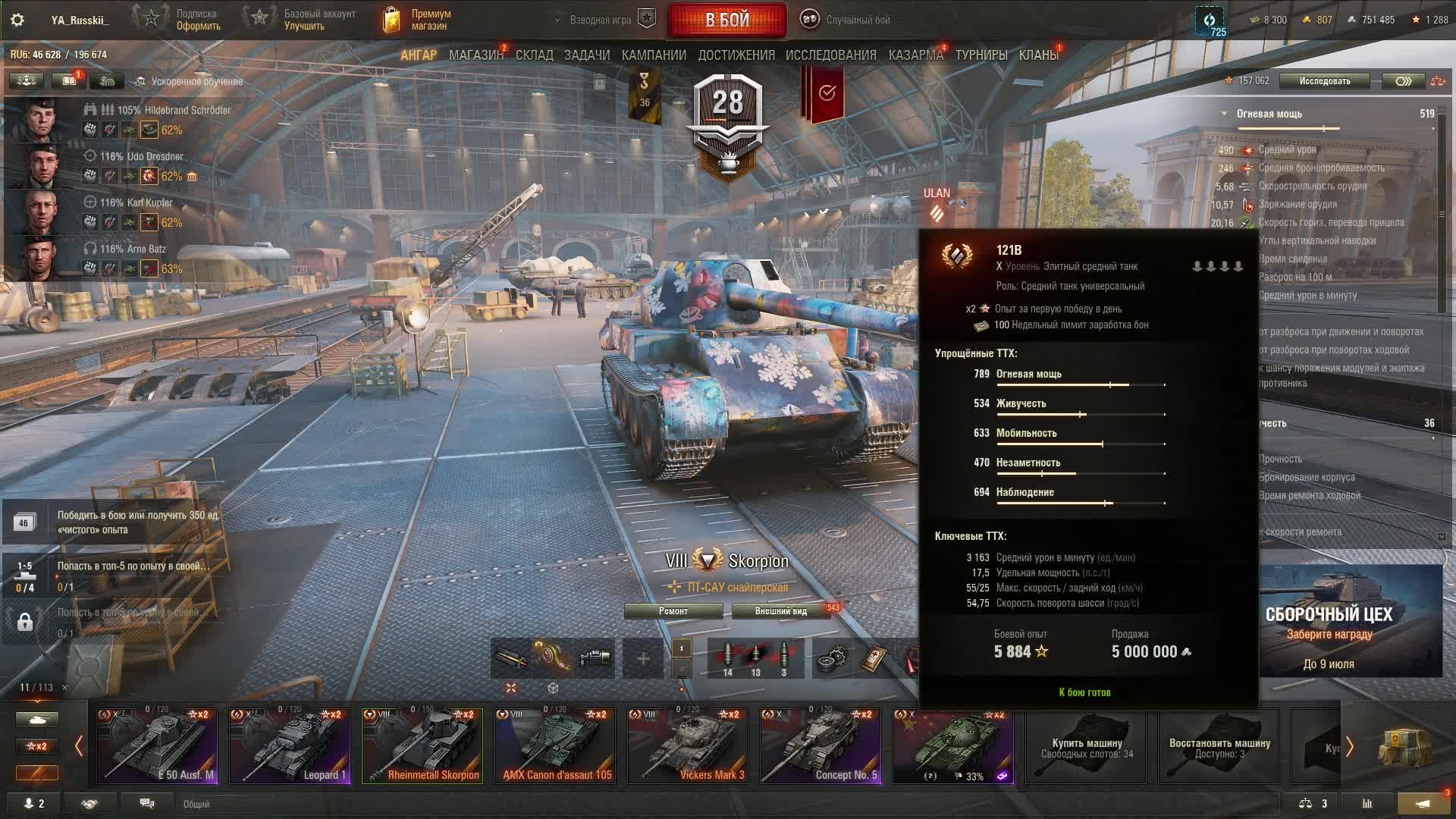Click the Ремонт repair button
1456x819 pixels.
pyautogui.click(x=673, y=611)
